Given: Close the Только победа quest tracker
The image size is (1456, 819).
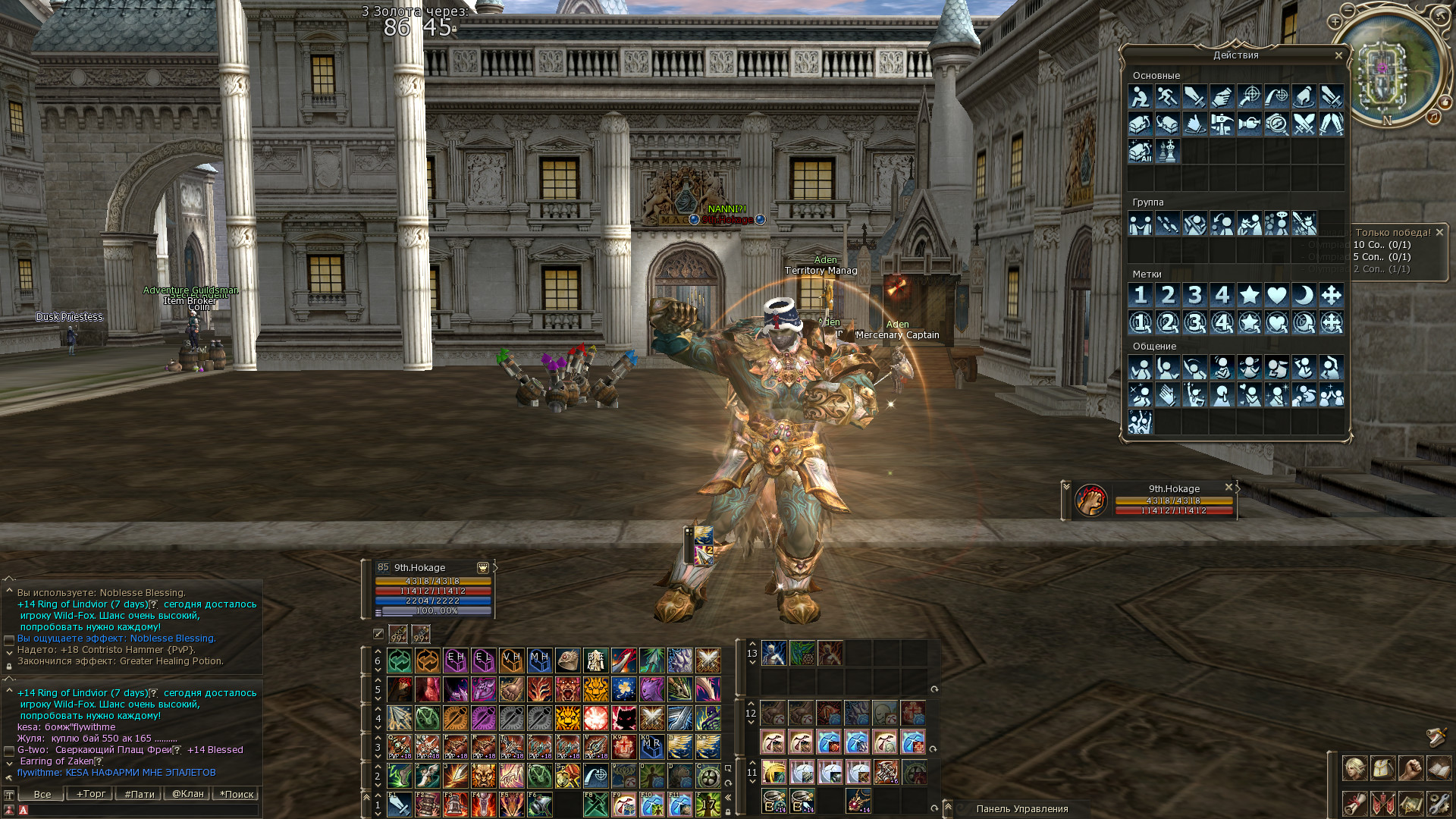Looking at the screenshot, I should [x=1439, y=233].
